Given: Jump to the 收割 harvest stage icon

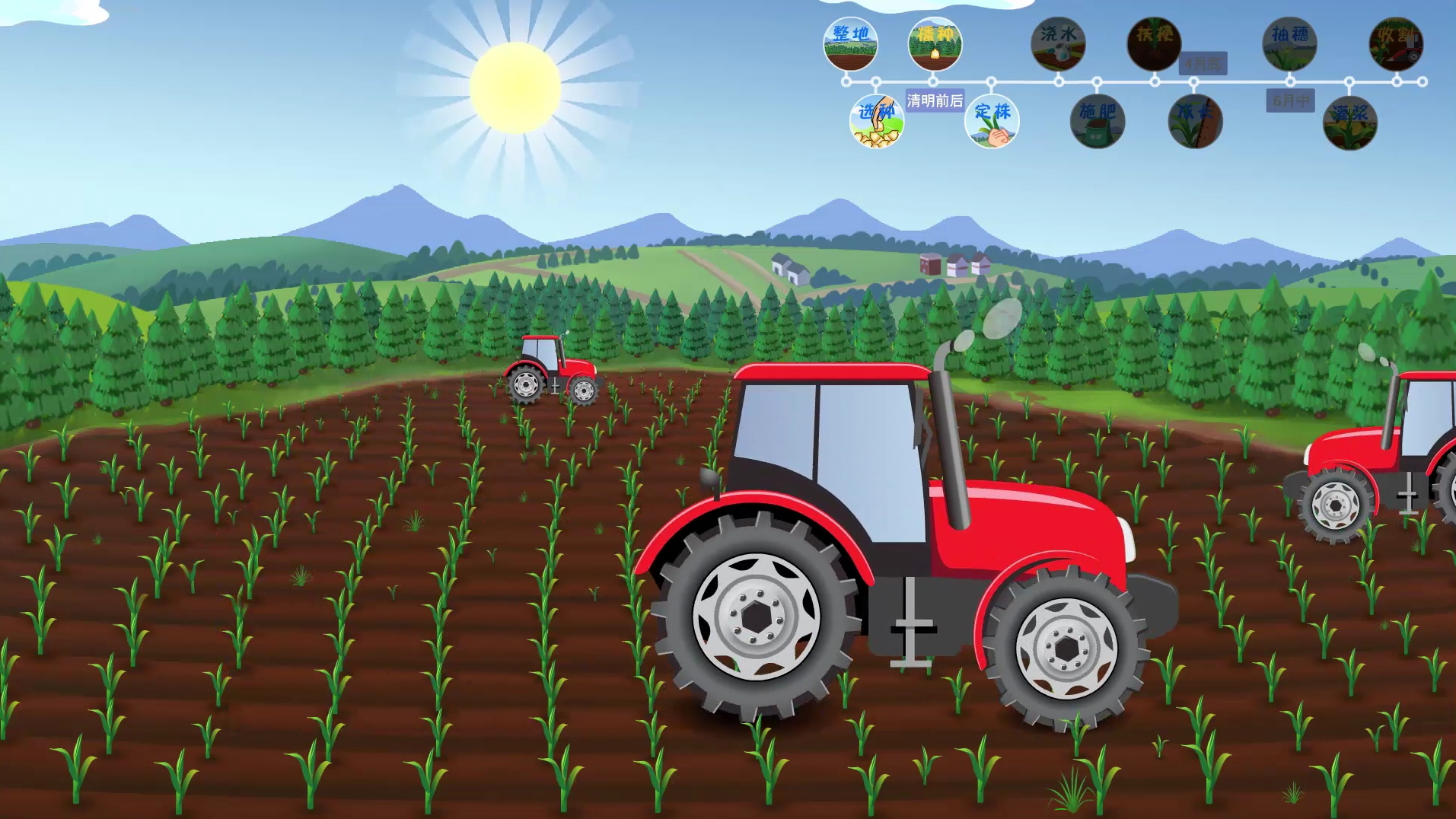Looking at the screenshot, I should coord(1396,44).
